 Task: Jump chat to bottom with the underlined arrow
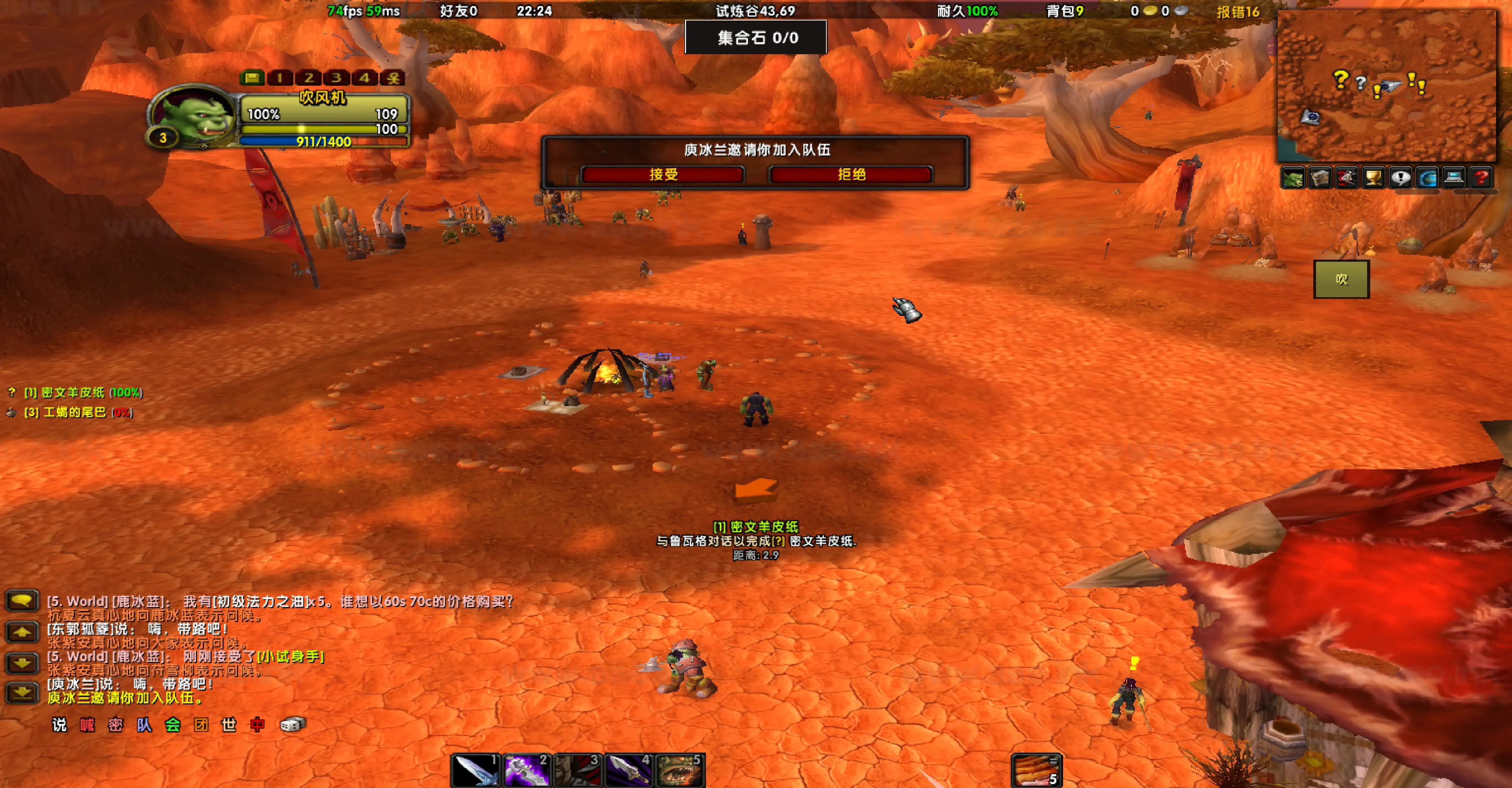point(22,693)
